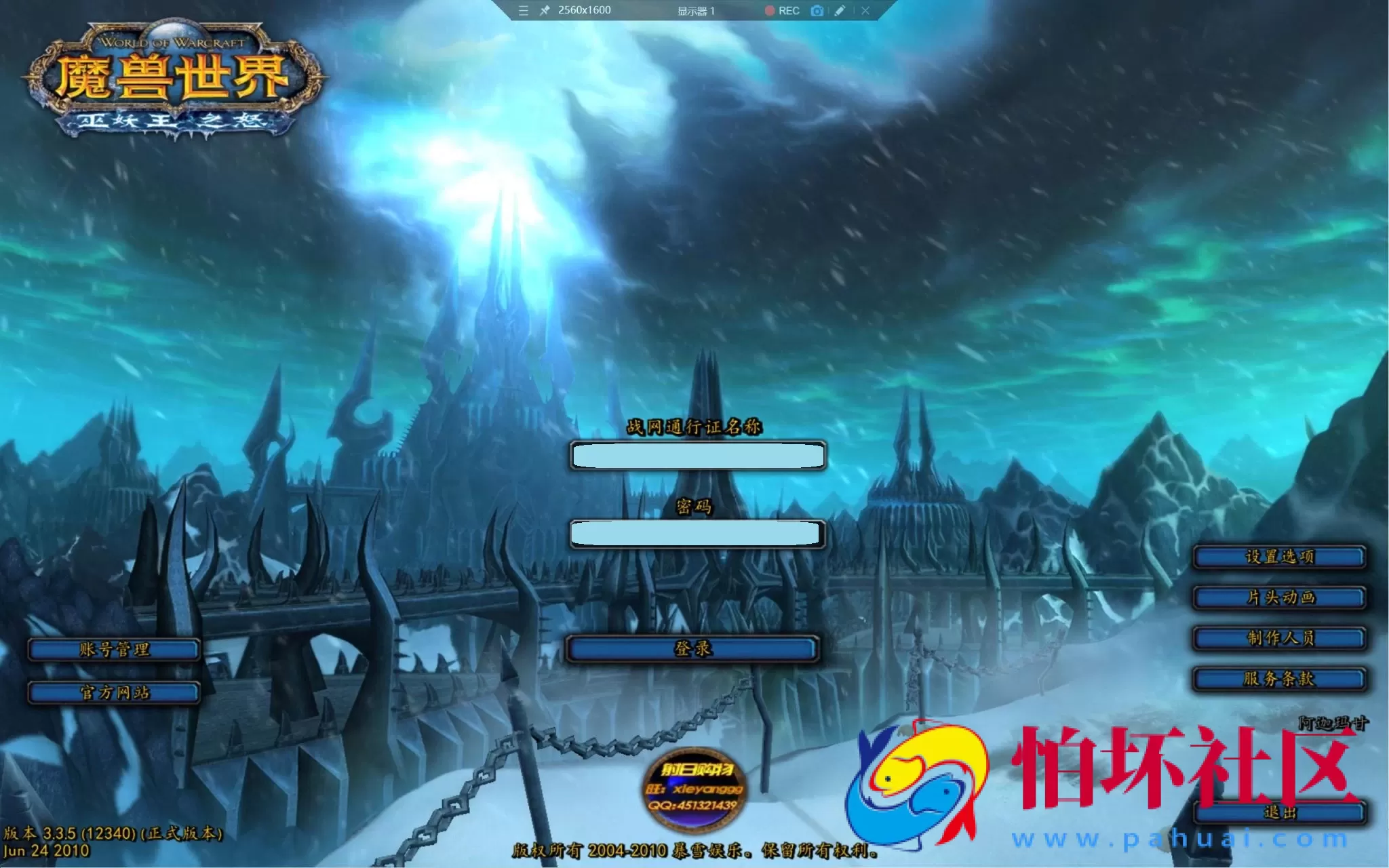This screenshot has height=868, width=1389.
Task: Click the 2560x1600 resolution label
Action: (584, 11)
